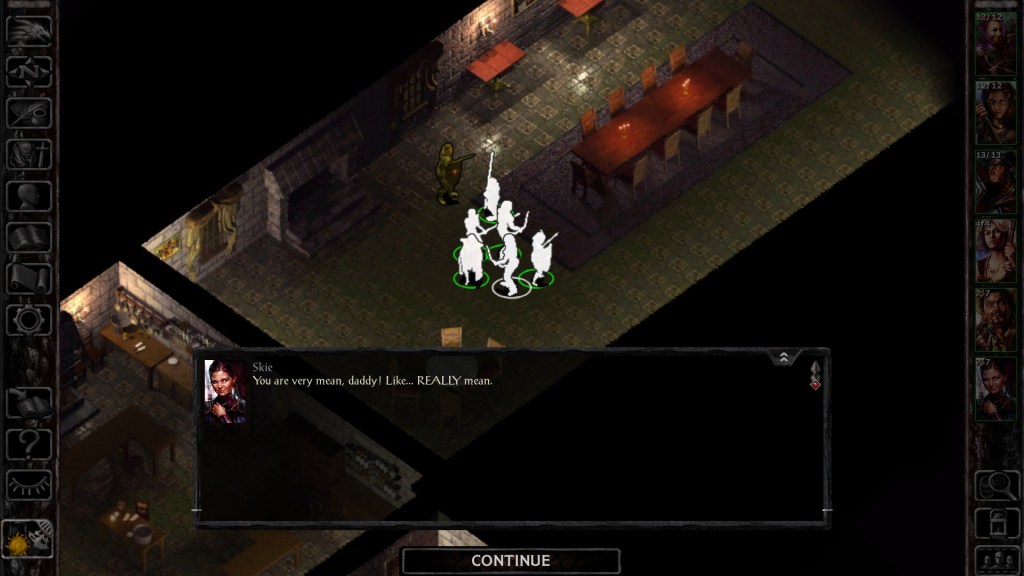Continue the dialogue with Skie
The width and height of the screenshot is (1024, 576).
[x=510, y=561]
